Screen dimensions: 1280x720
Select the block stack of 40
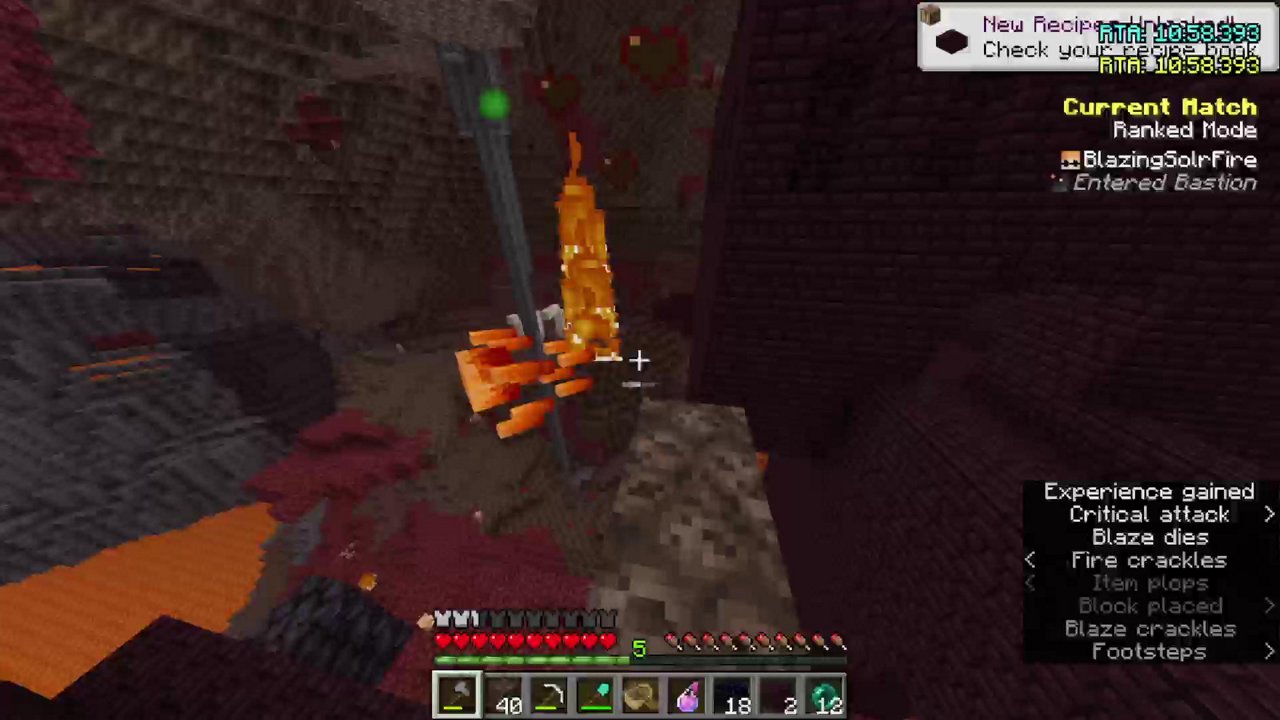coord(506,695)
